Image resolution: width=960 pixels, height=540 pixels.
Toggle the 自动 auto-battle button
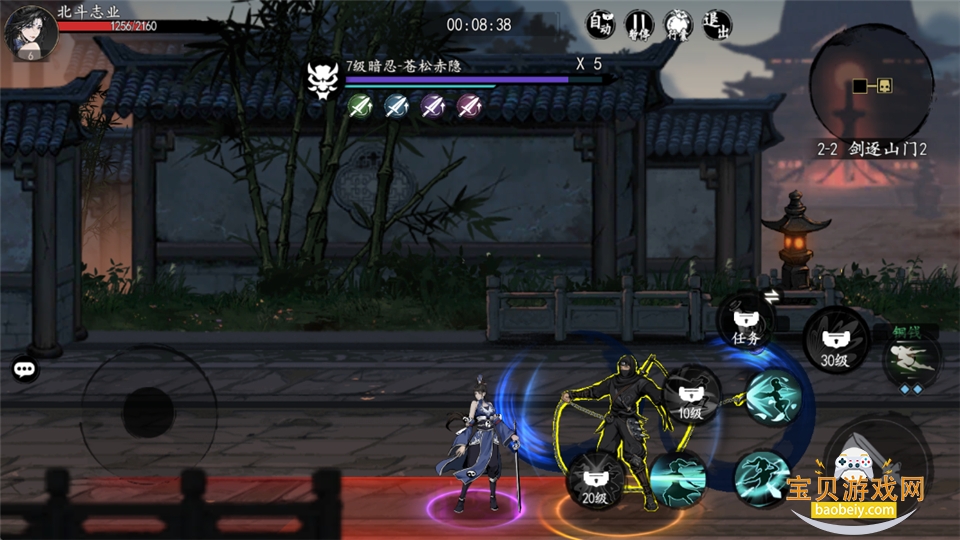[600, 23]
